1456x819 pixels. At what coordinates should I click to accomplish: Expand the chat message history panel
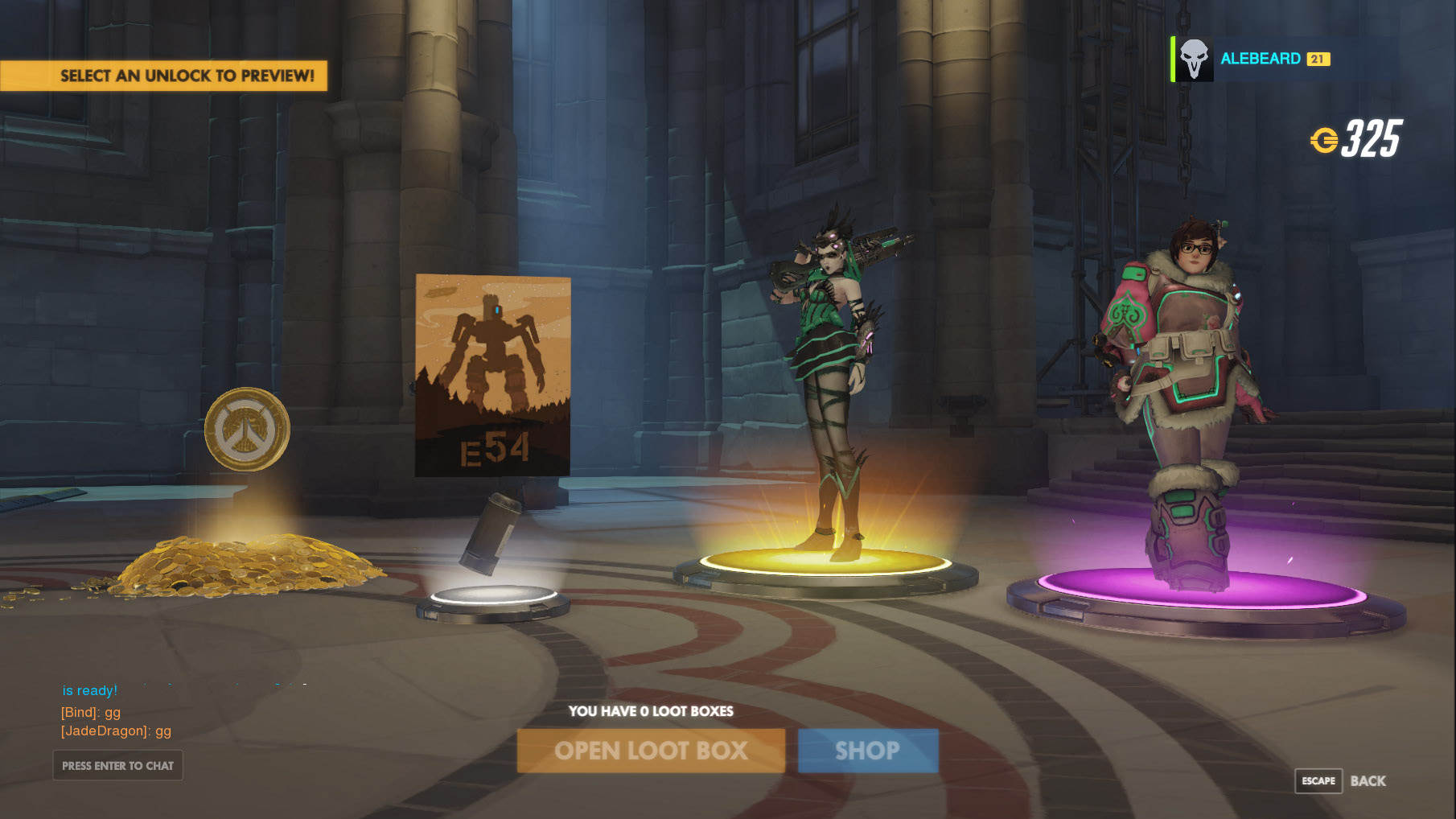117,712
